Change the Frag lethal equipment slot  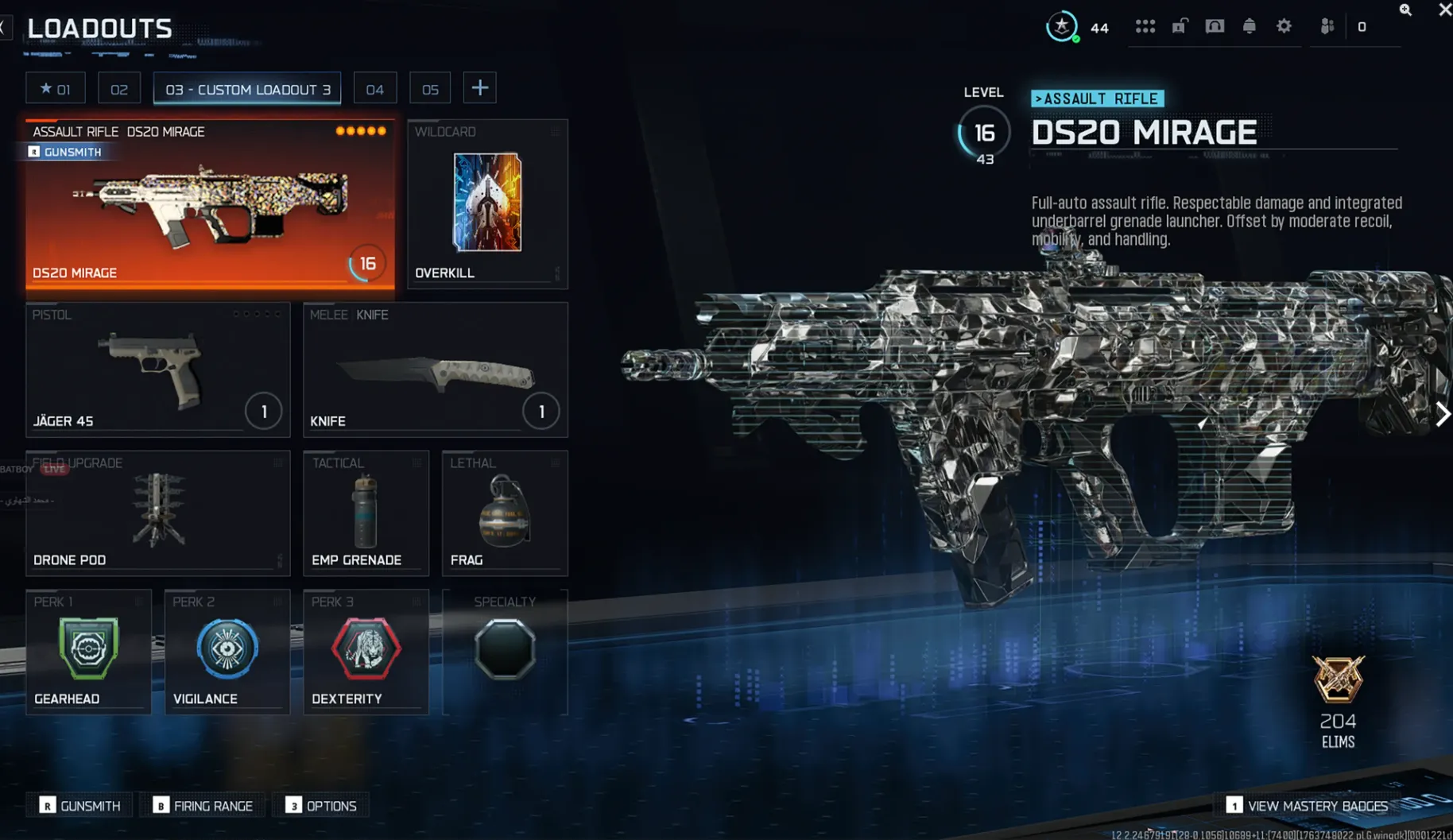(504, 513)
